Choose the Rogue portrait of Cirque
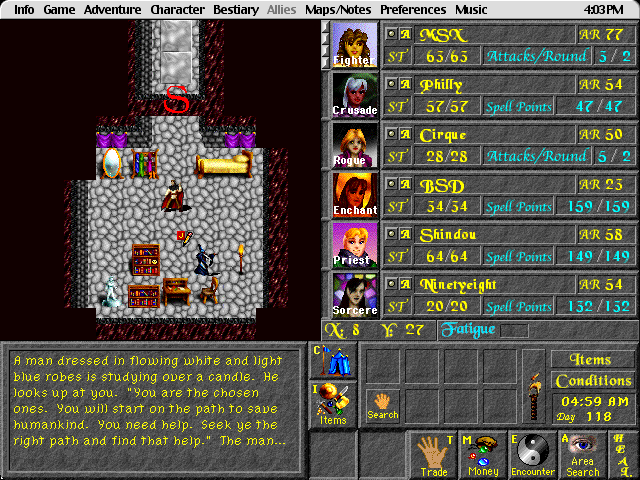The width and height of the screenshot is (640, 480). click(355, 145)
